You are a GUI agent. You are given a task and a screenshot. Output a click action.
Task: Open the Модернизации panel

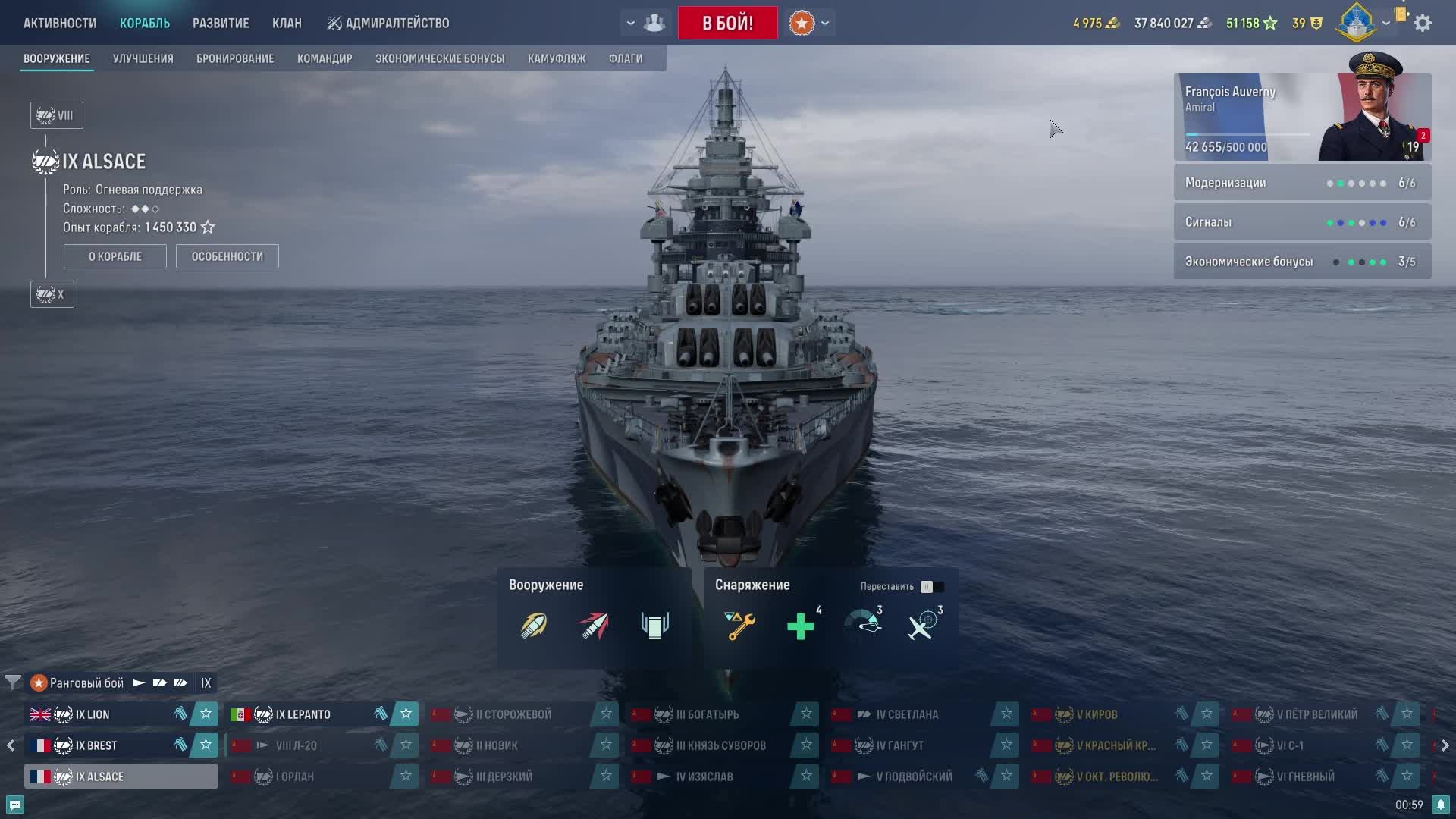click(x=1302, y=183)
